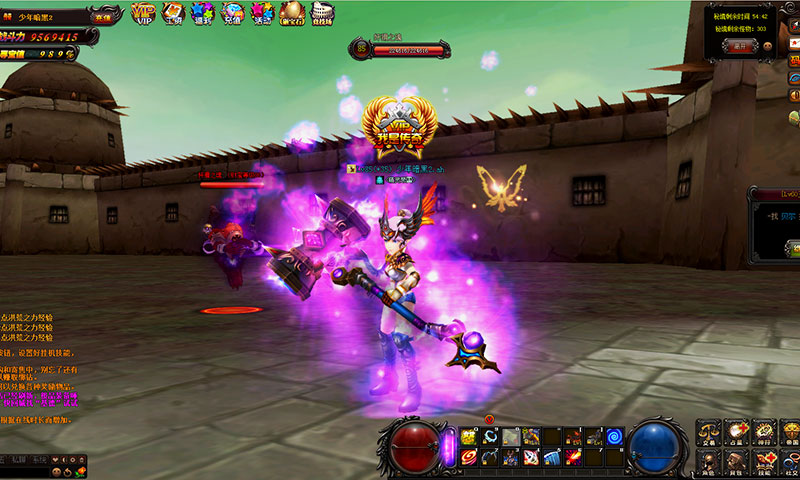Open the golden egg 砸宝石 icon

coord(292,13)
